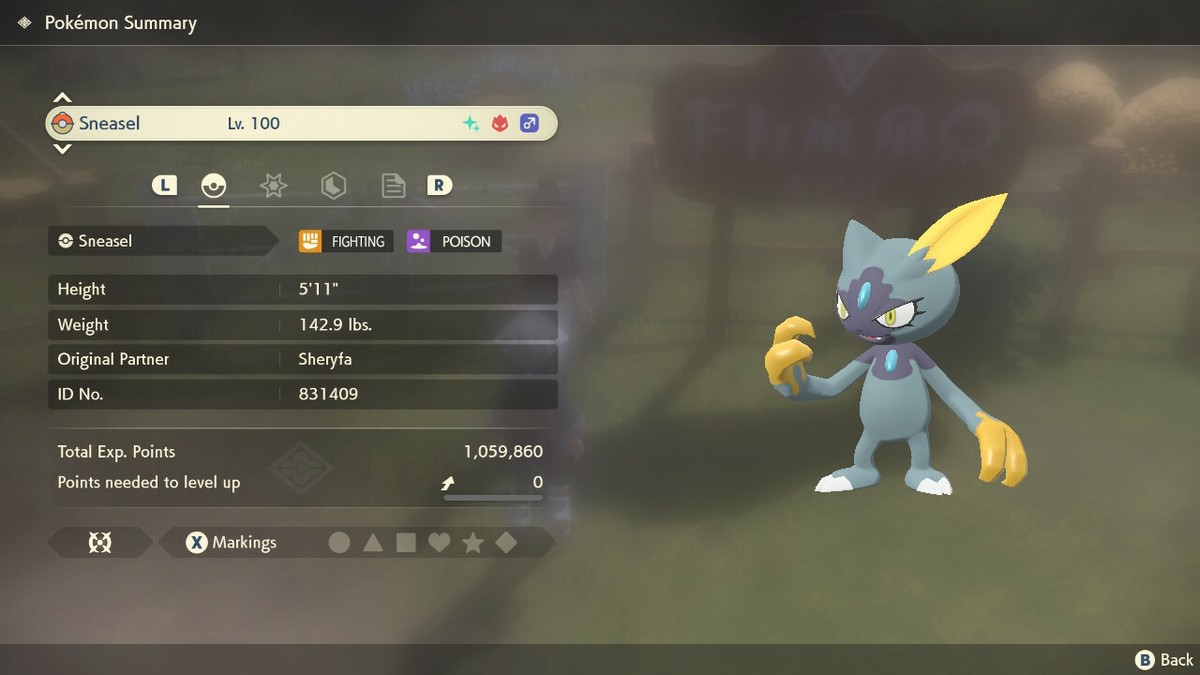This screenshot has width=1200, height=675.
Task: Toggle the triangle marking
Action: pyautogui.click(x=373, y=543)
